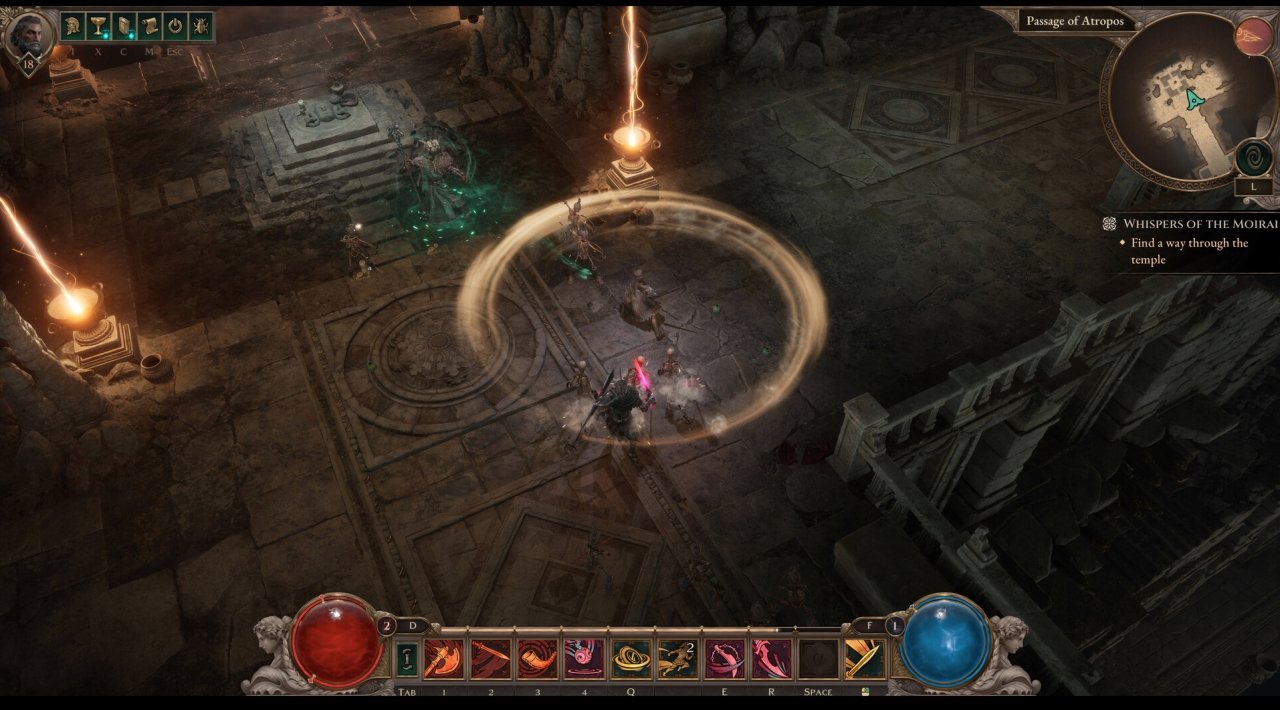Use the pink orb skill
The width and height of the screenshot is (1280, 710).
[x=584, y=659]
